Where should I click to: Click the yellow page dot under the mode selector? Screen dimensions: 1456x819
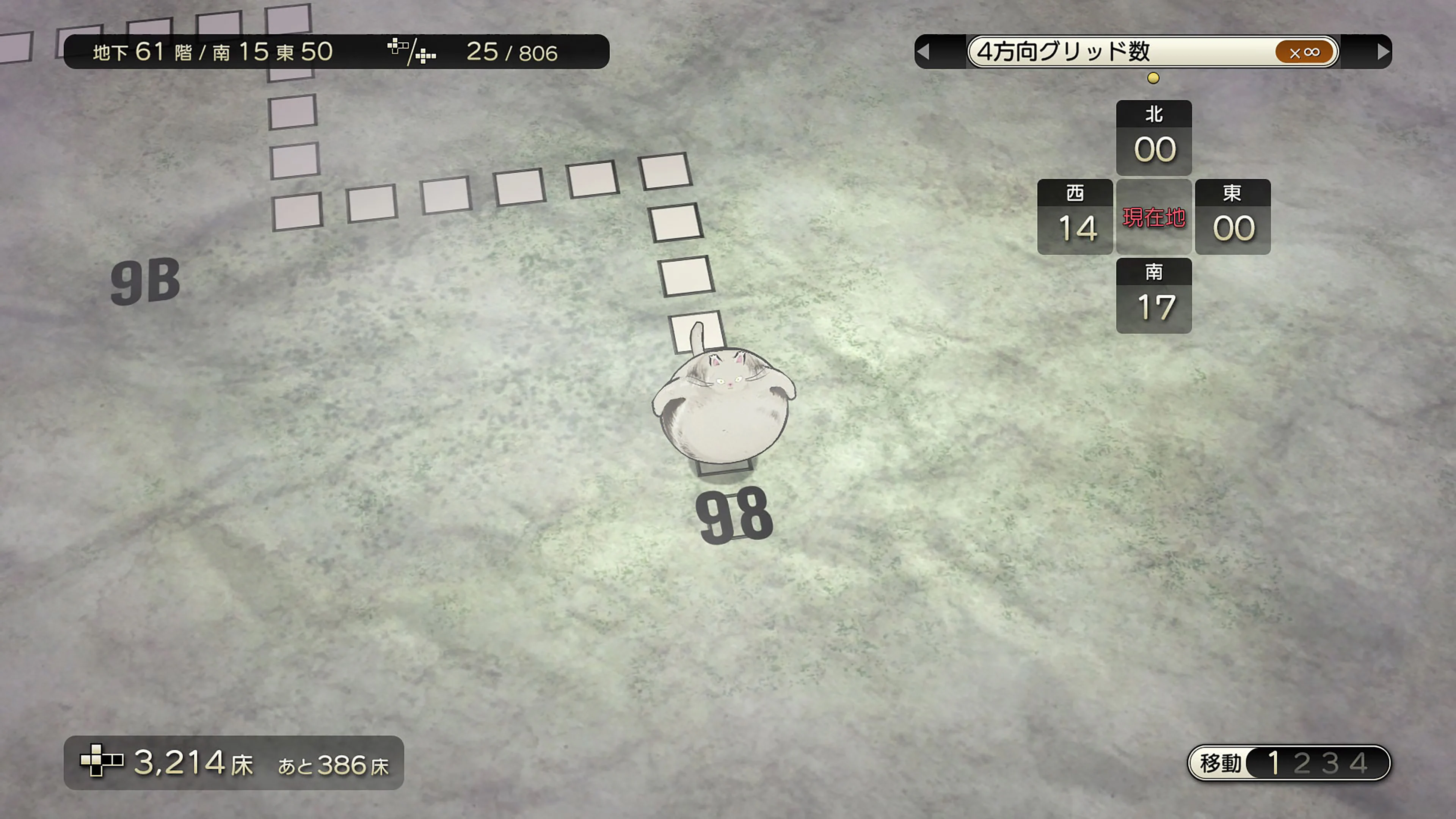click(1153, 78)
